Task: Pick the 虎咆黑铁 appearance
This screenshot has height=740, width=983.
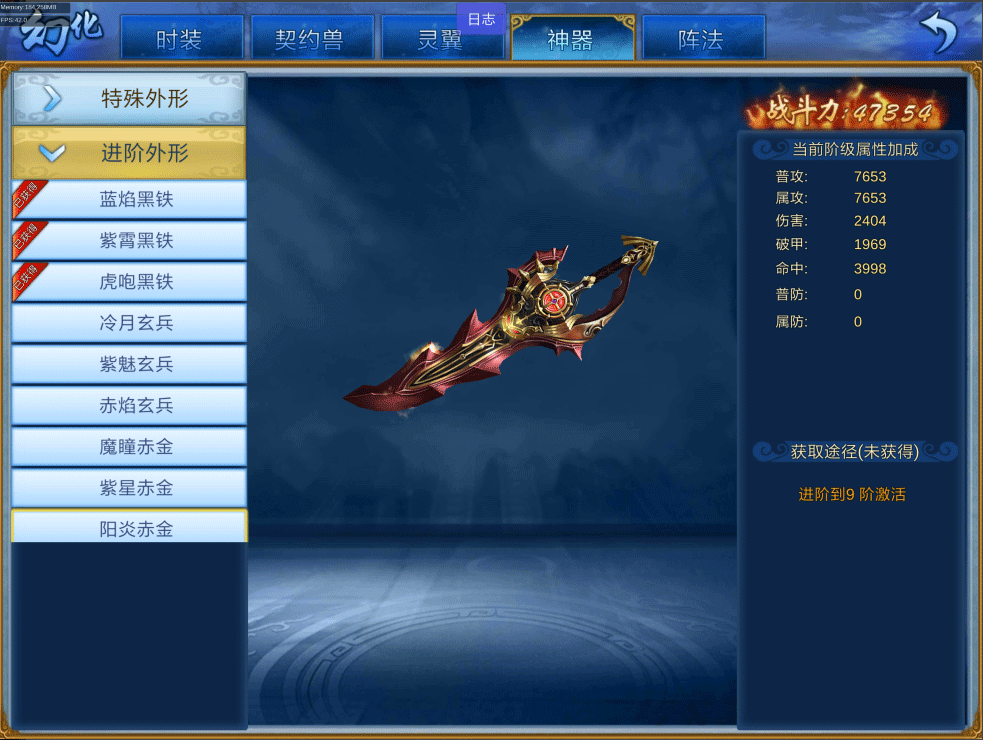Action: tap(136, 282)
